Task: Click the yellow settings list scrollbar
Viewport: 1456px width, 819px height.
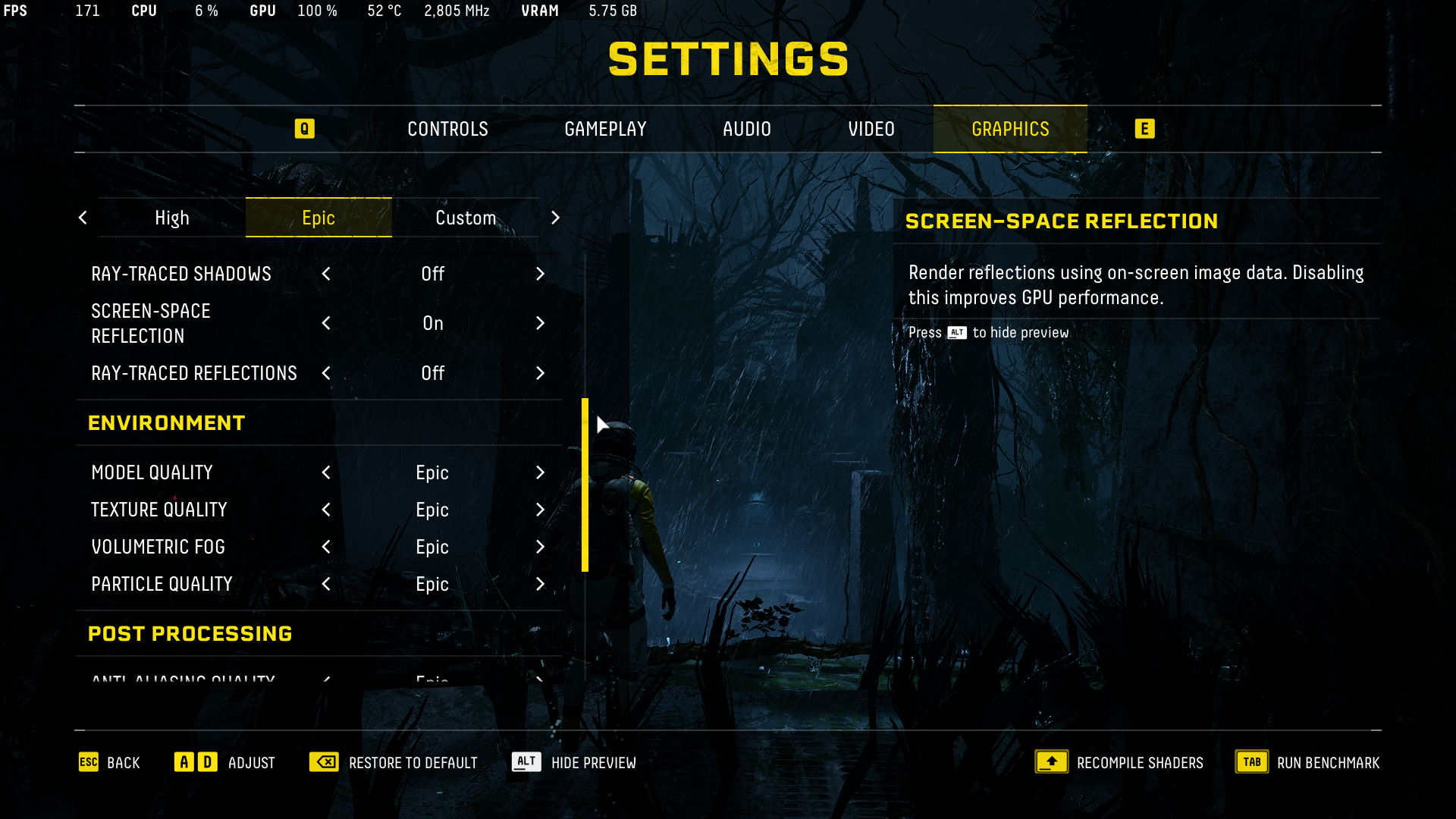Action: (585, 485)
